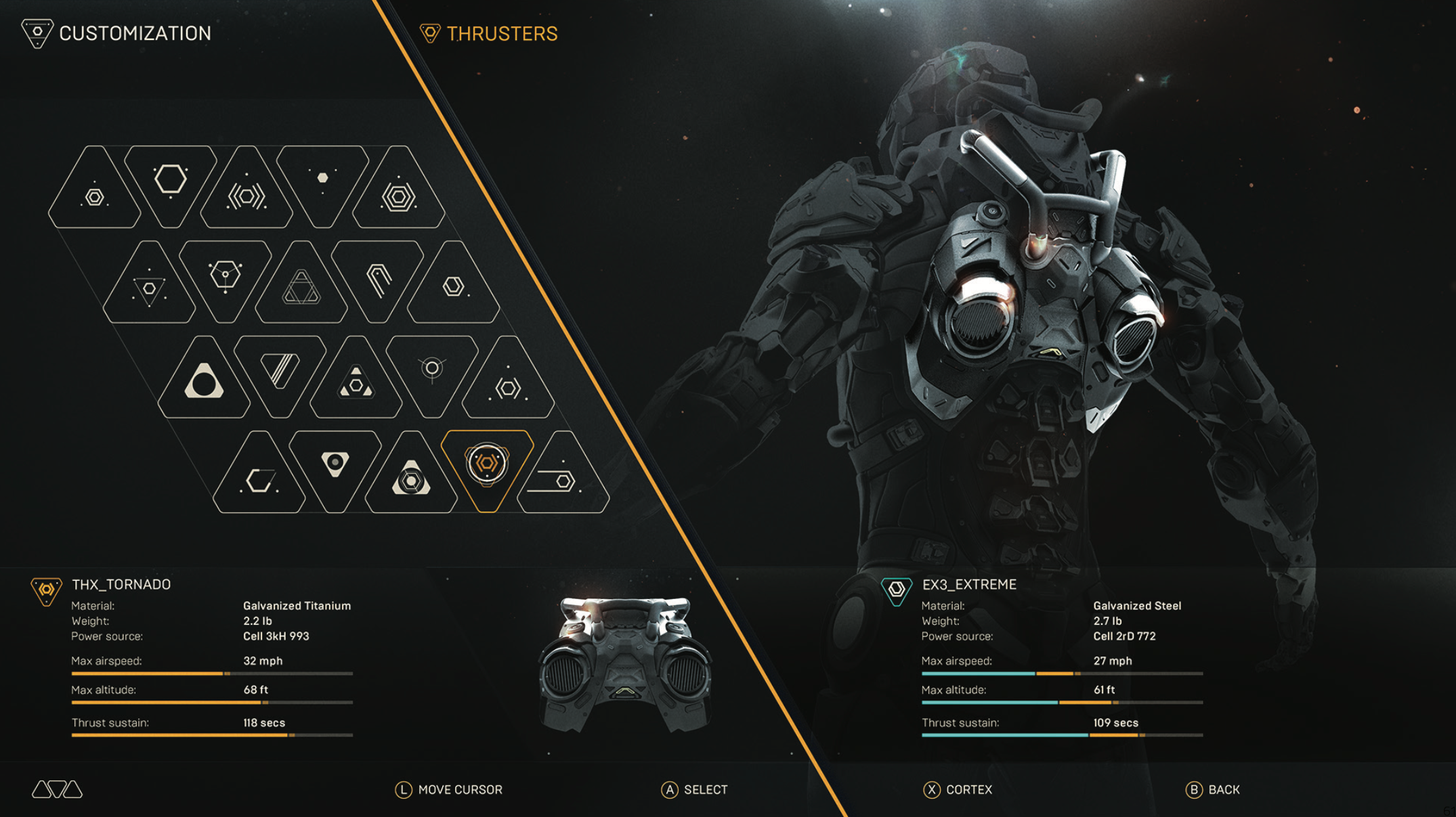The width and height of the screenshot is (1456, 817).
Task: Pick the hexagon with Y-spokes thruster tile
Action: pyautogui.click(x=225, y=276)
